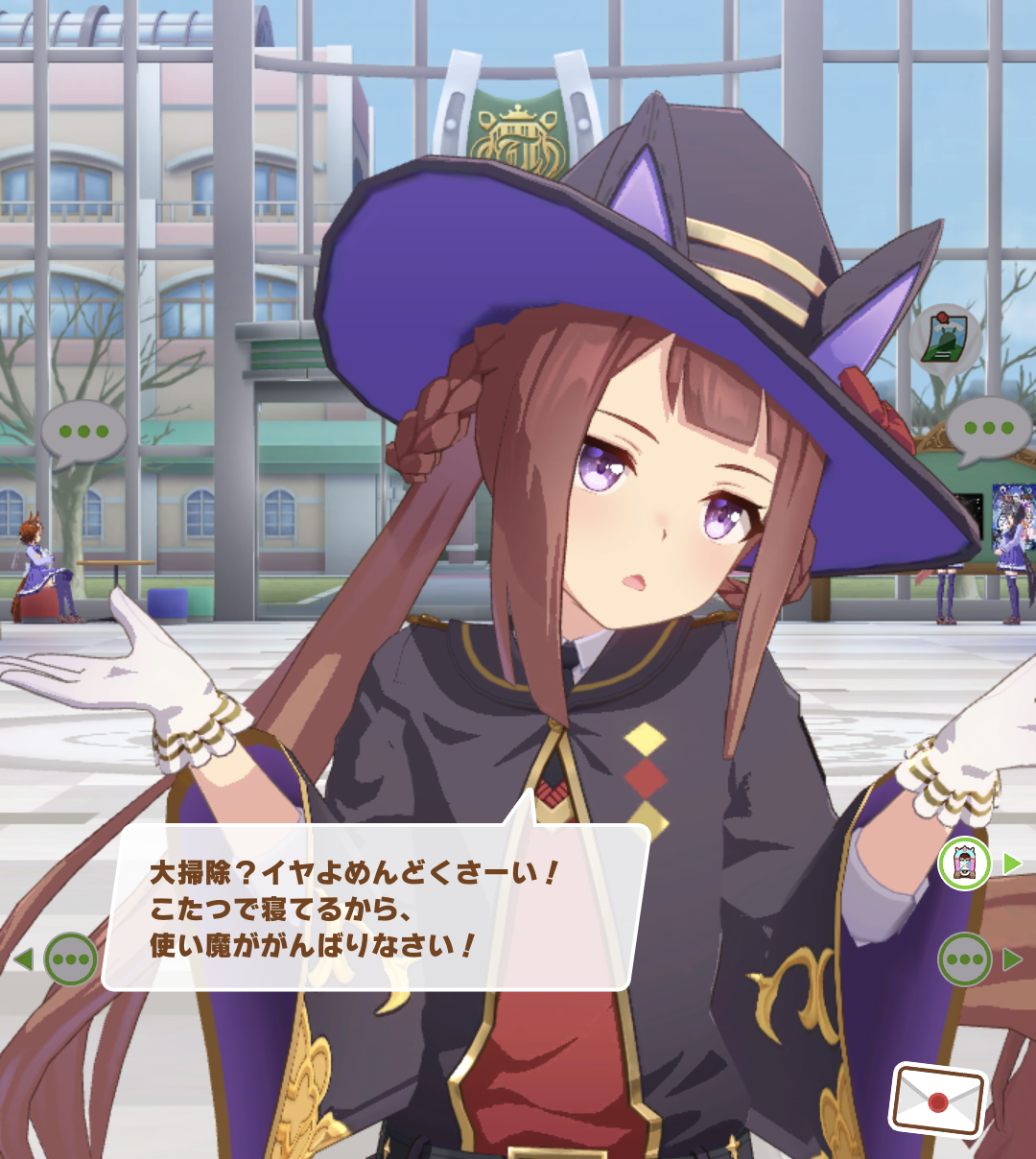Tap the character portrait icon with arrow
The image size is (1036, 1159).
(x=964, y=863)
